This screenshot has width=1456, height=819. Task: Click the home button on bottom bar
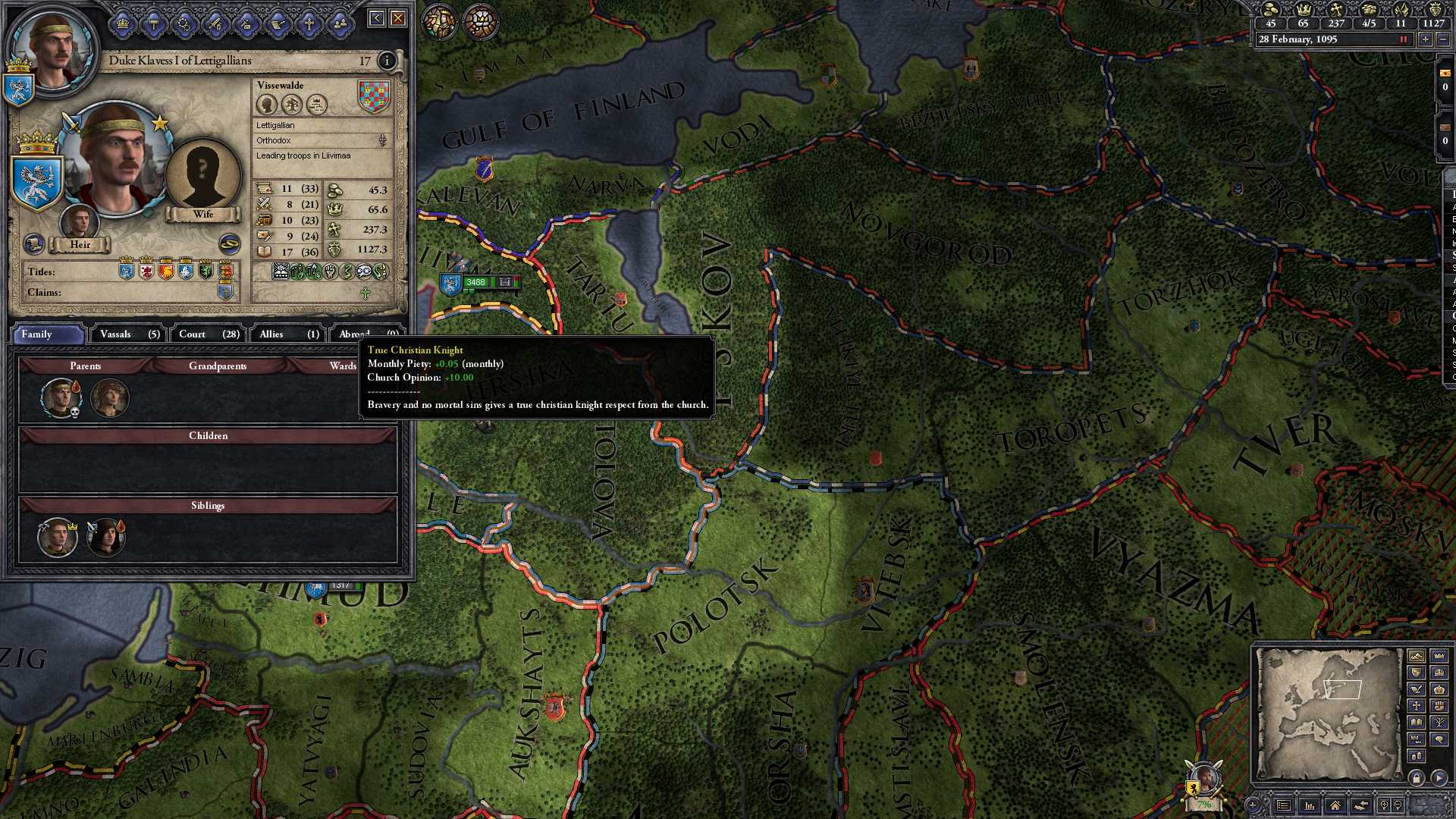point(1335,805)
